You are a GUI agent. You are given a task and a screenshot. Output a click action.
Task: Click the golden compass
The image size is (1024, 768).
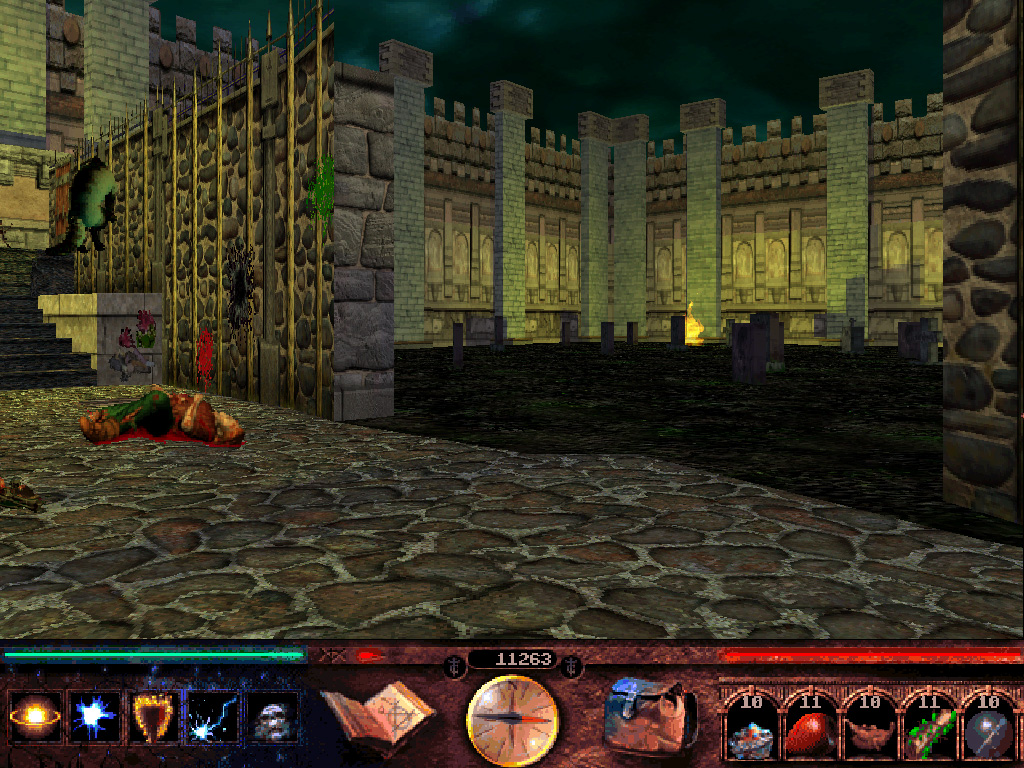pyautogui.click(x=512, y=719)
